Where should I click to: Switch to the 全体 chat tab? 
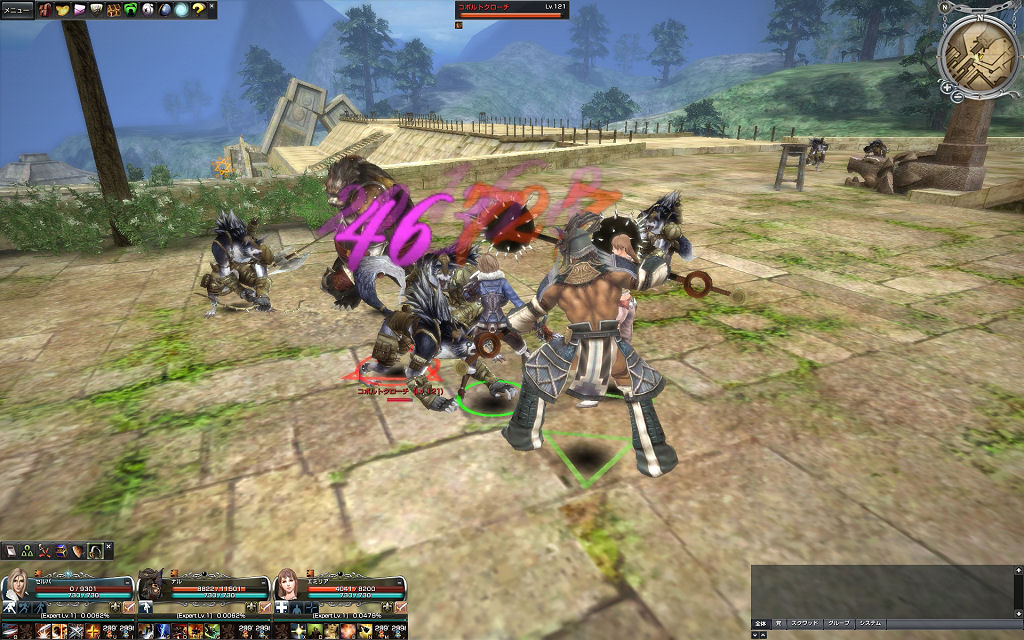(x=763, y=623)
